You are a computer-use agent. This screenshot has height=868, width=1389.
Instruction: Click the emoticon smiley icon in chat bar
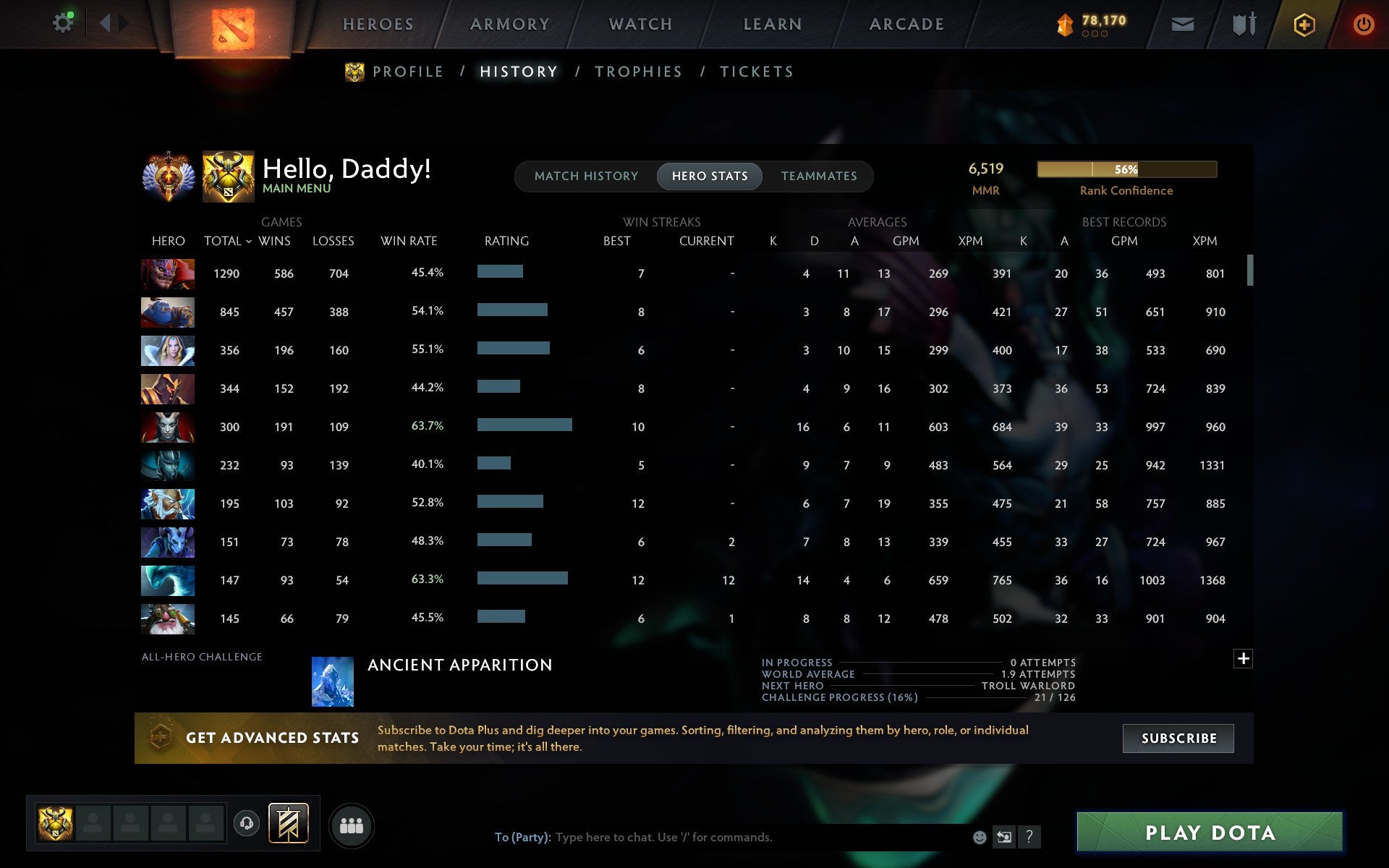coord(980,838)
